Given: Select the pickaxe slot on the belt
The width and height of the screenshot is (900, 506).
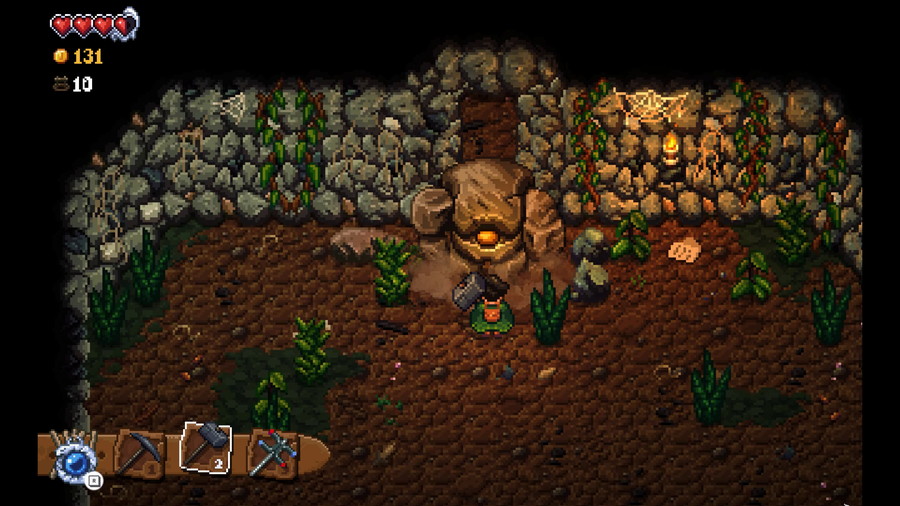Looking at the screenshot, I should [139, 453].
